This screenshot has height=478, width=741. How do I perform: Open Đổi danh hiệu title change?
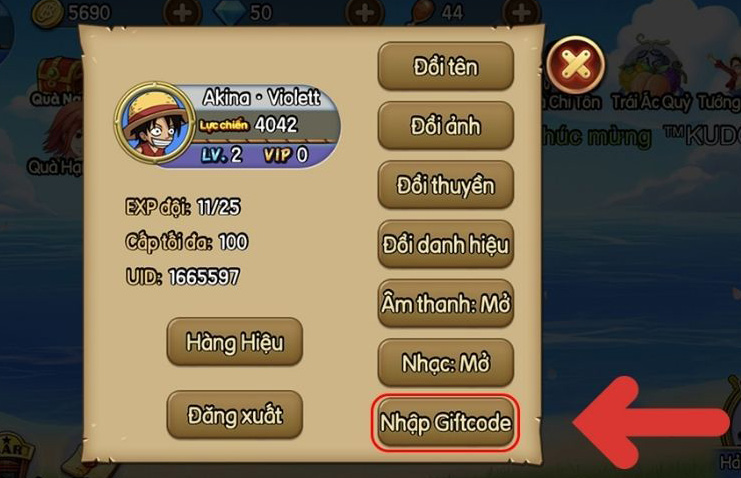coord(445,245)
